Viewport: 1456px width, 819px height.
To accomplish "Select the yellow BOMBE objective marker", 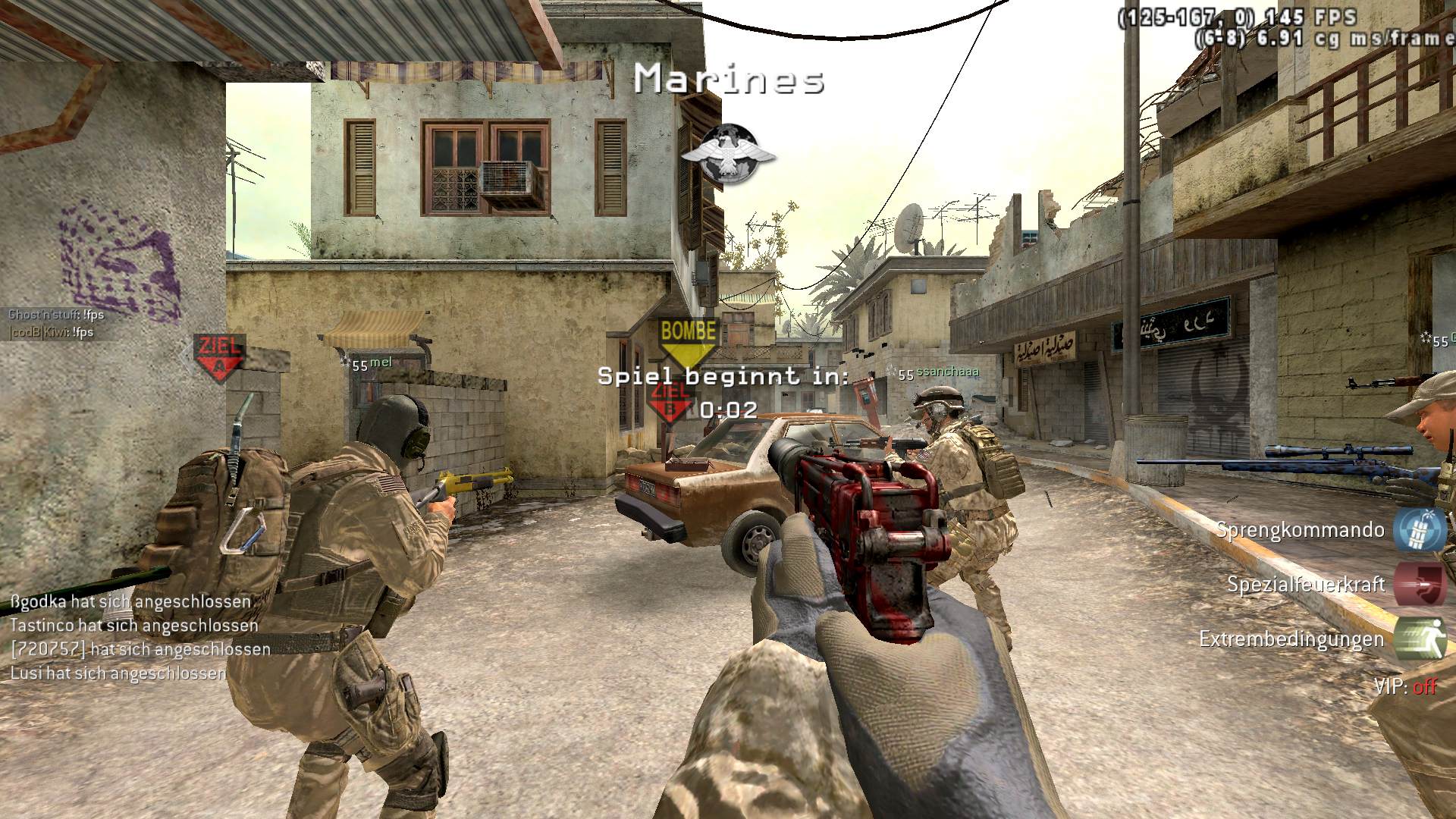I will [x=689, y=339].
